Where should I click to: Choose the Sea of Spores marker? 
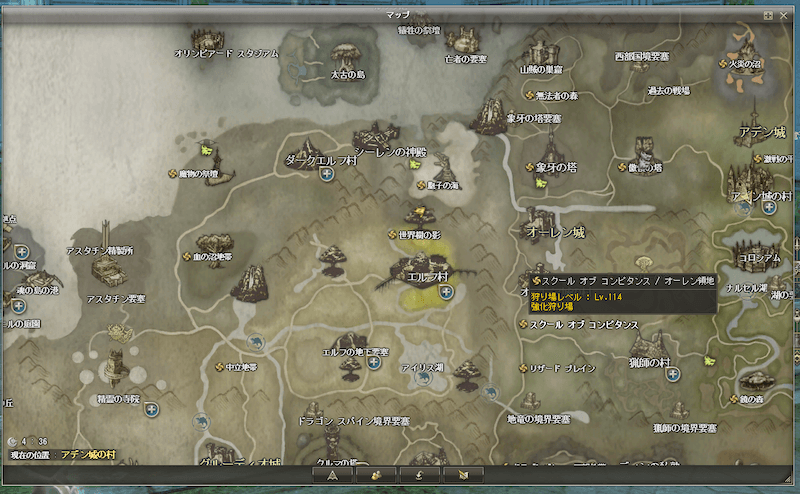[x=419, y=184]
